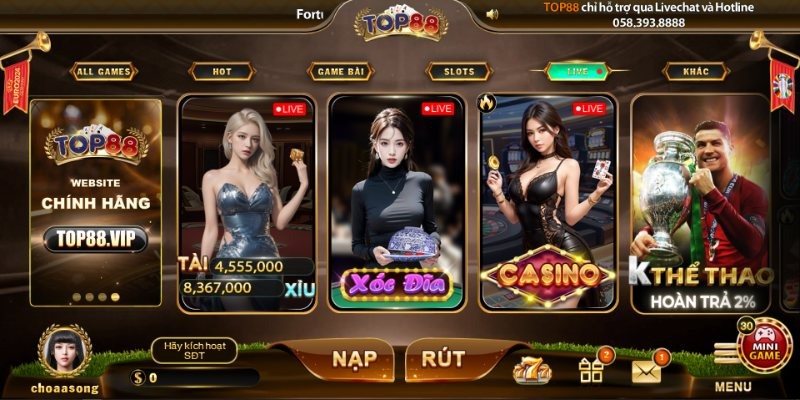The image size is (800, 400).
Task: Switch to the LIVE tab
Action: [x=577, y=72]
